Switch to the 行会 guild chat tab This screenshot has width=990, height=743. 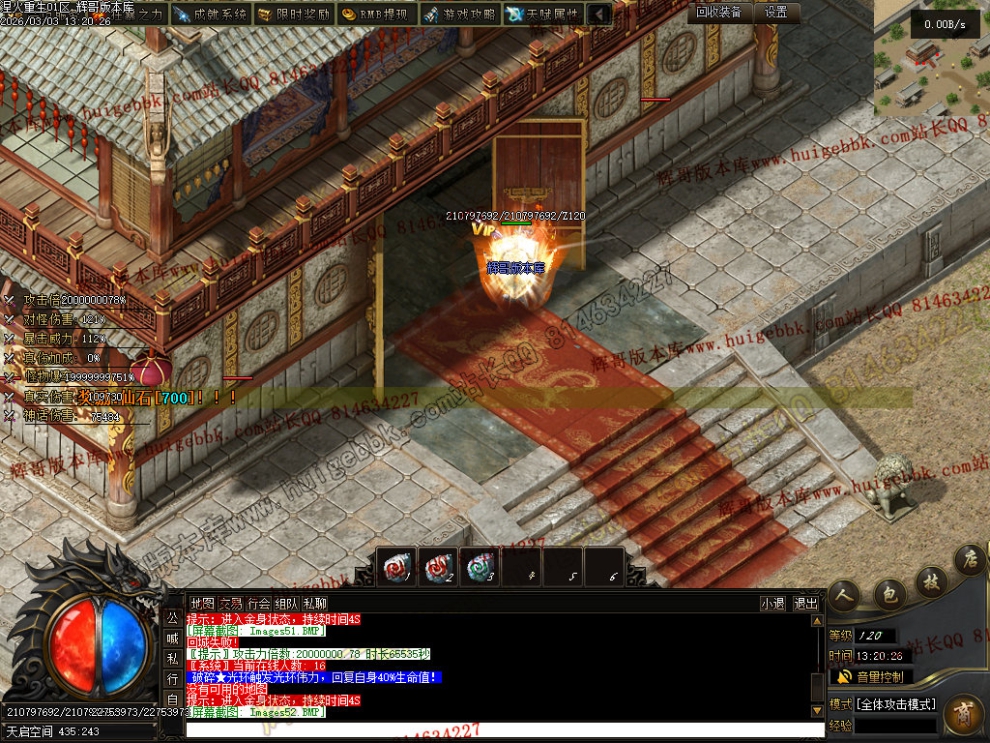coord(259,603)
